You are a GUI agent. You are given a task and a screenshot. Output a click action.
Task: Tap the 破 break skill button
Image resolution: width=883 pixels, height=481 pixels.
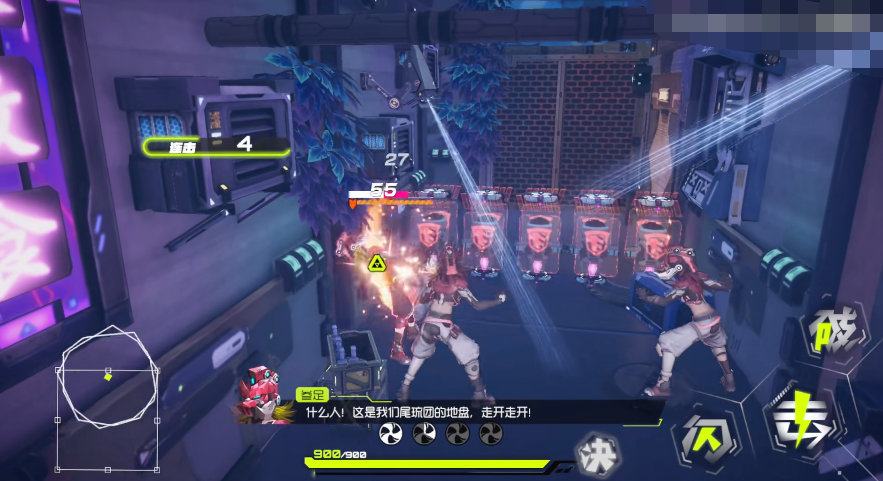pos(833,331)
